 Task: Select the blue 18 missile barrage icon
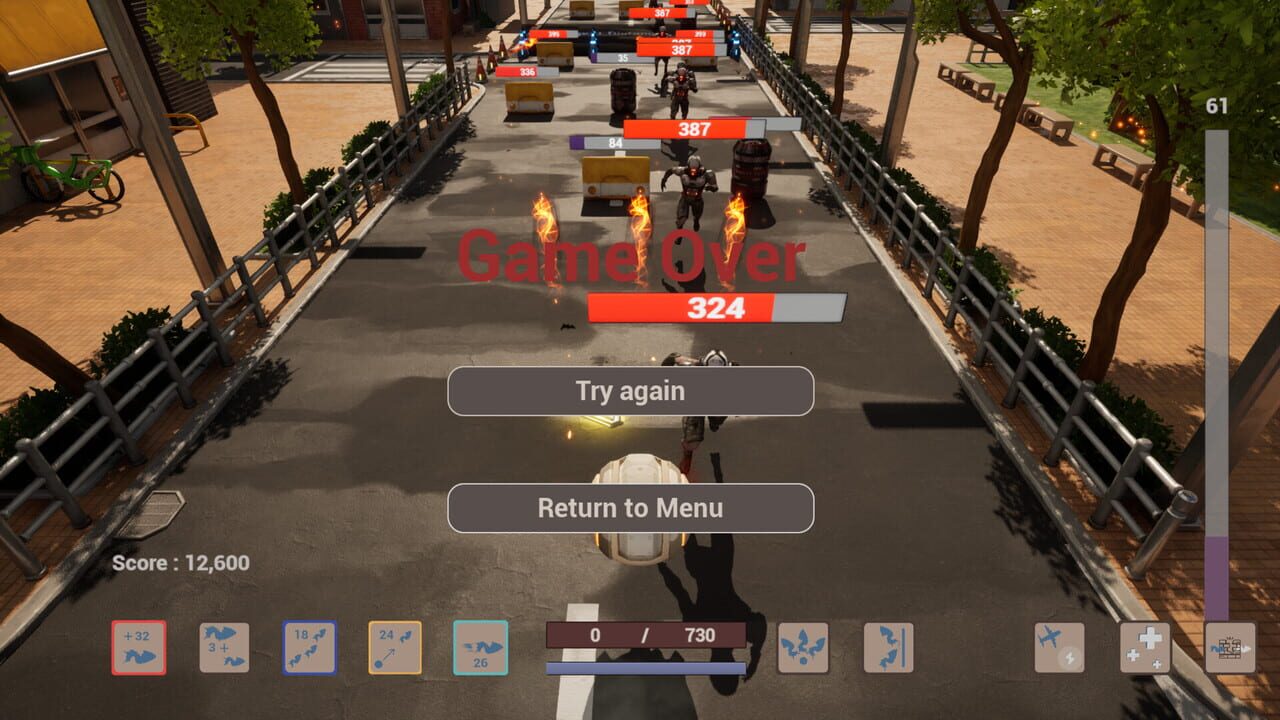(x=308, y=645)
